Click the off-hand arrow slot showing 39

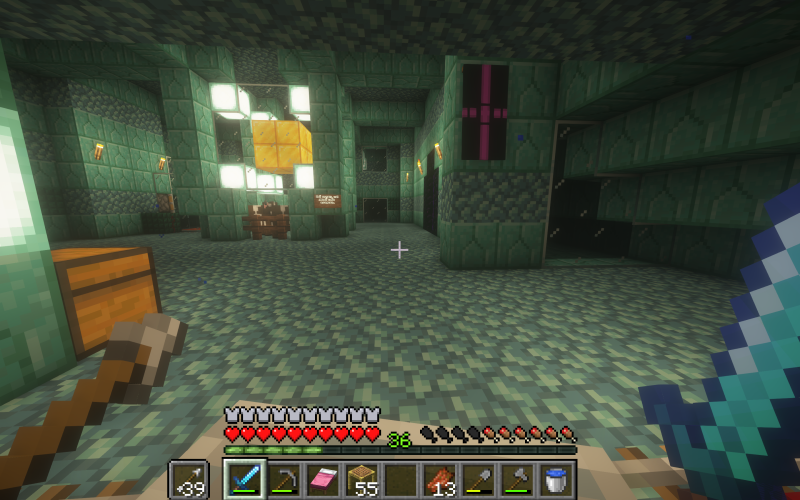(187, 481)
